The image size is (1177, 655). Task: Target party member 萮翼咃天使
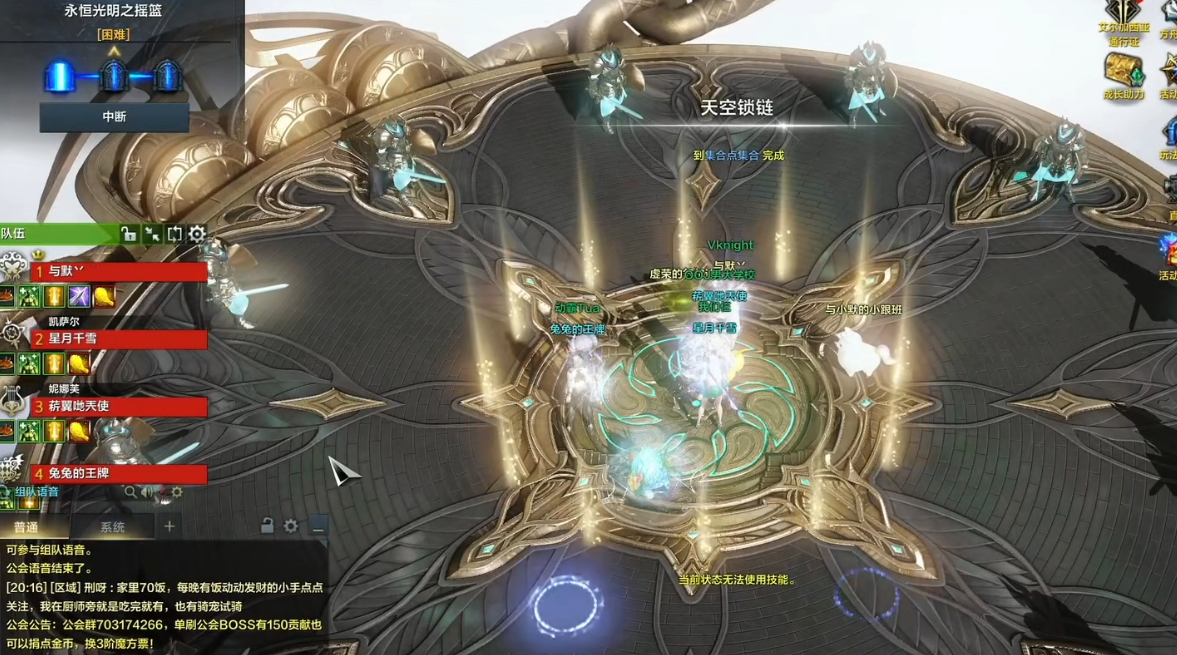click(119, 407)
